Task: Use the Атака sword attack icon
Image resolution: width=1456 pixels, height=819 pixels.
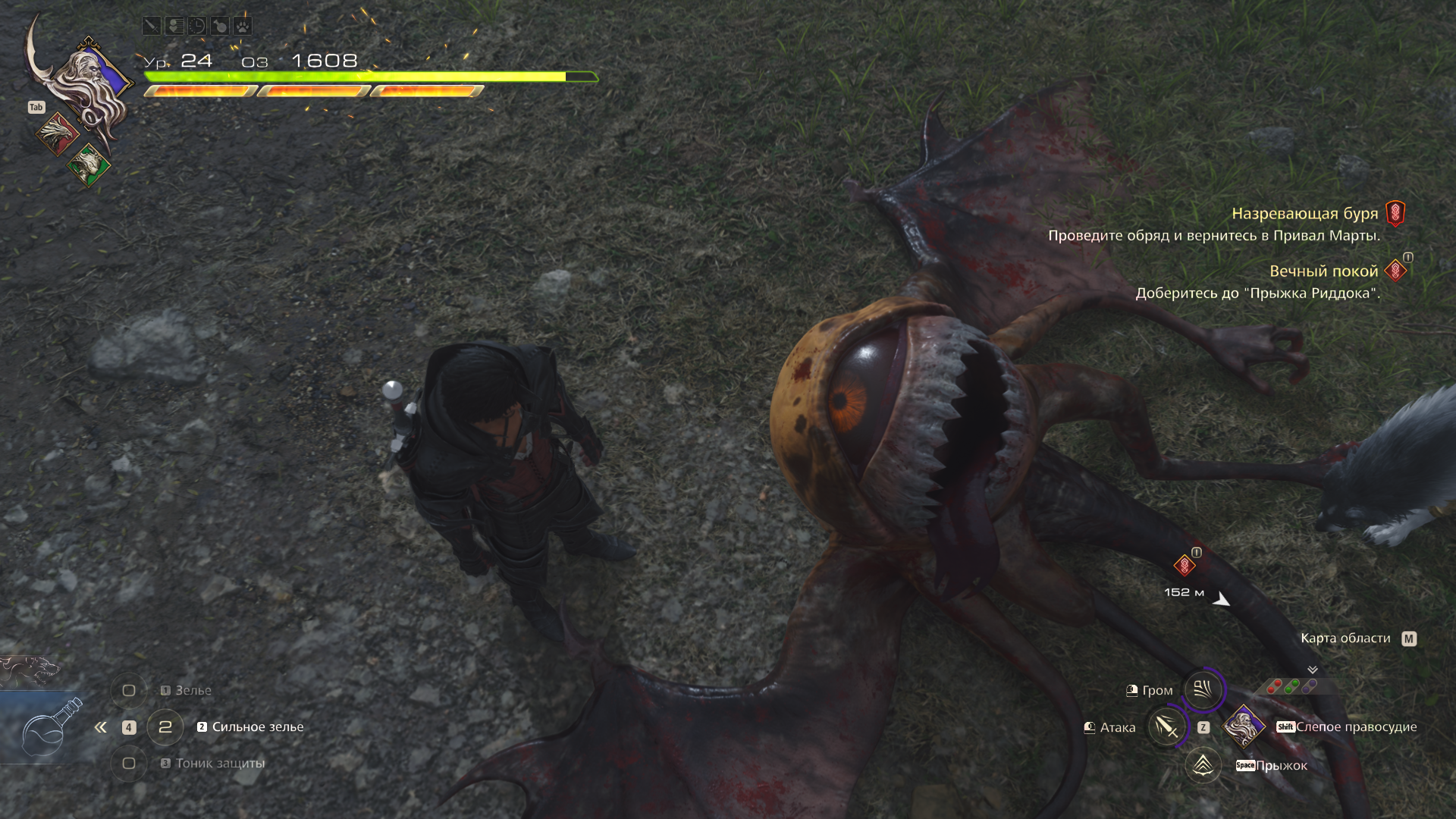Action: [x=1166, y=727]
